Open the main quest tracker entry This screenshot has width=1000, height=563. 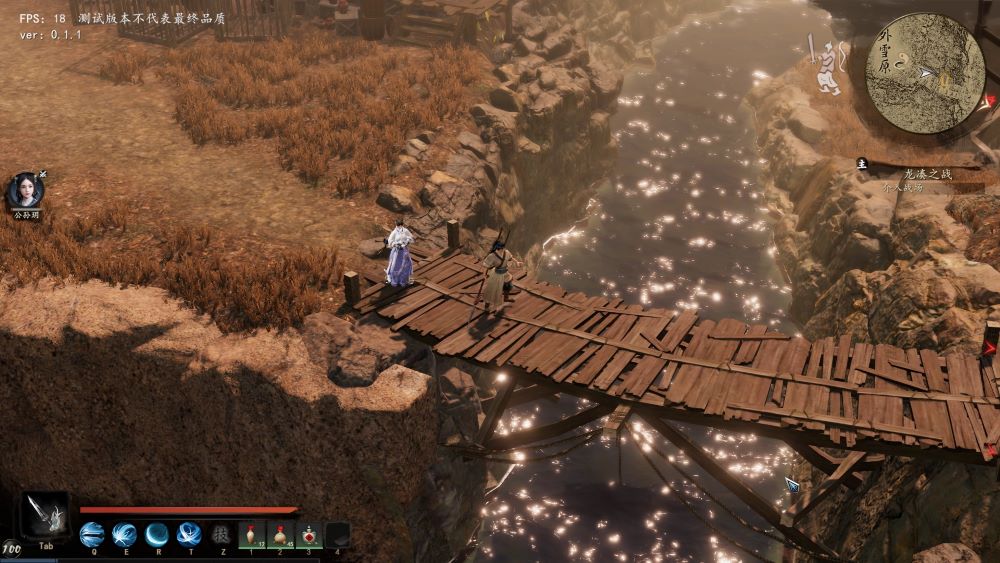(927, 174)
